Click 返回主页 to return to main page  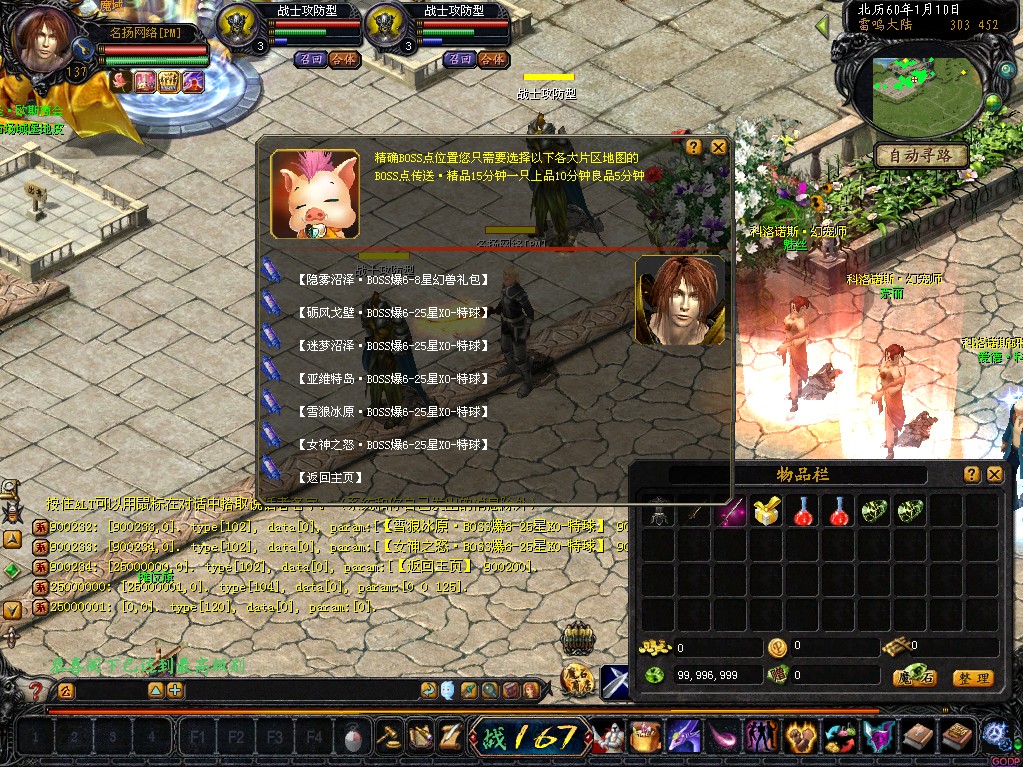coord(330,477)
